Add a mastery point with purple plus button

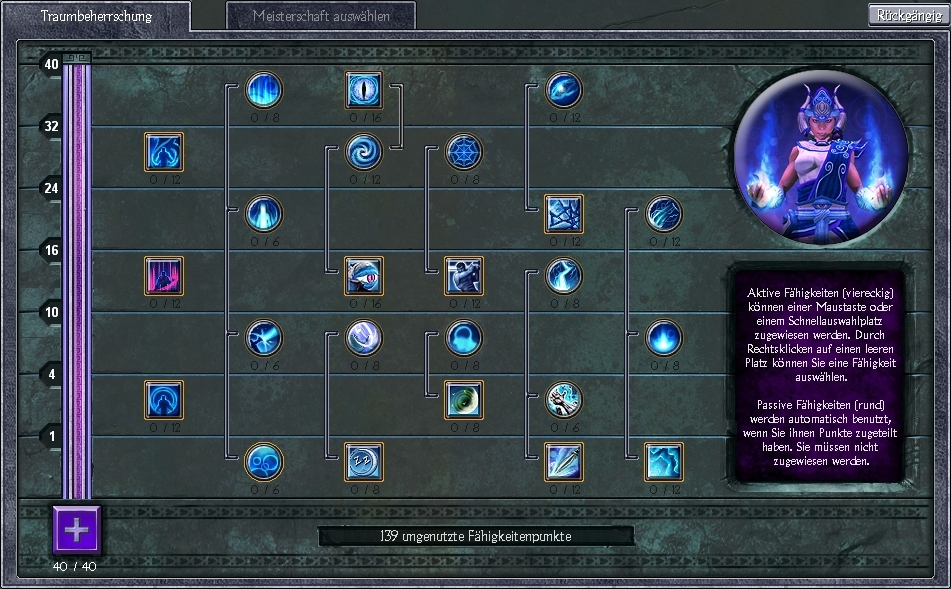coord(77,529)
